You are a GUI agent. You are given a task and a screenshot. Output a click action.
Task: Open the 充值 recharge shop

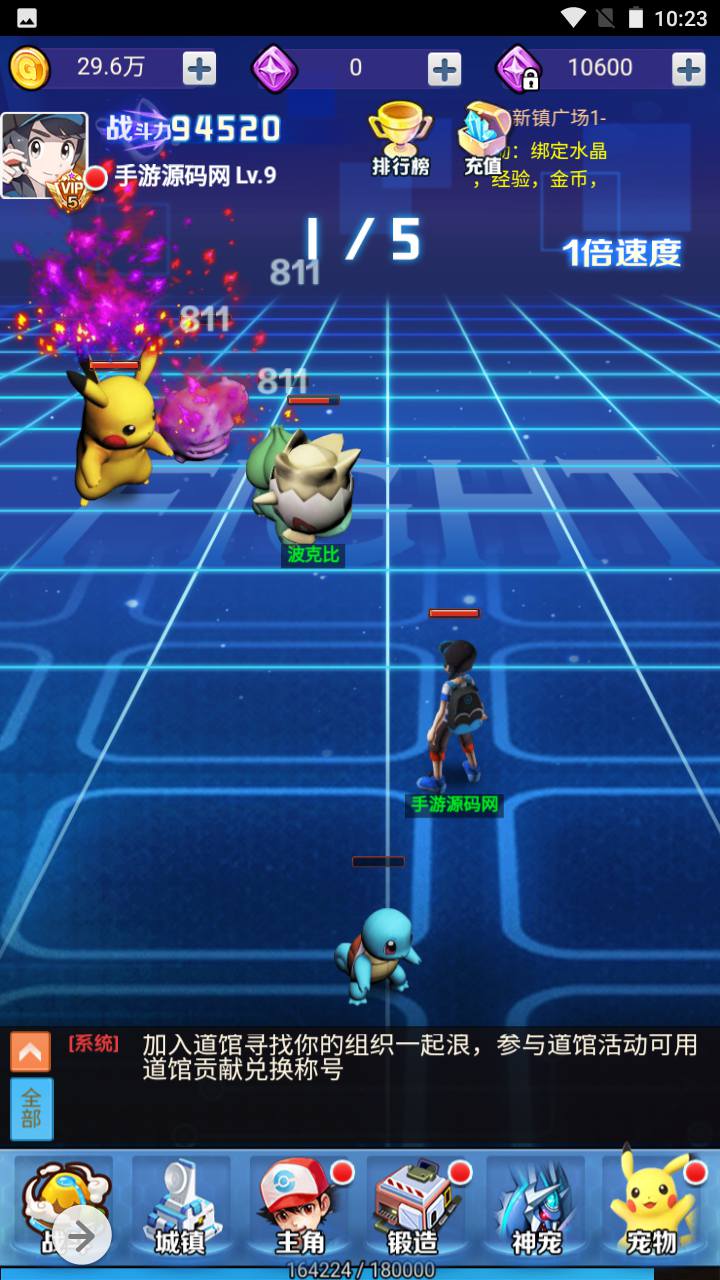[483, 140]
